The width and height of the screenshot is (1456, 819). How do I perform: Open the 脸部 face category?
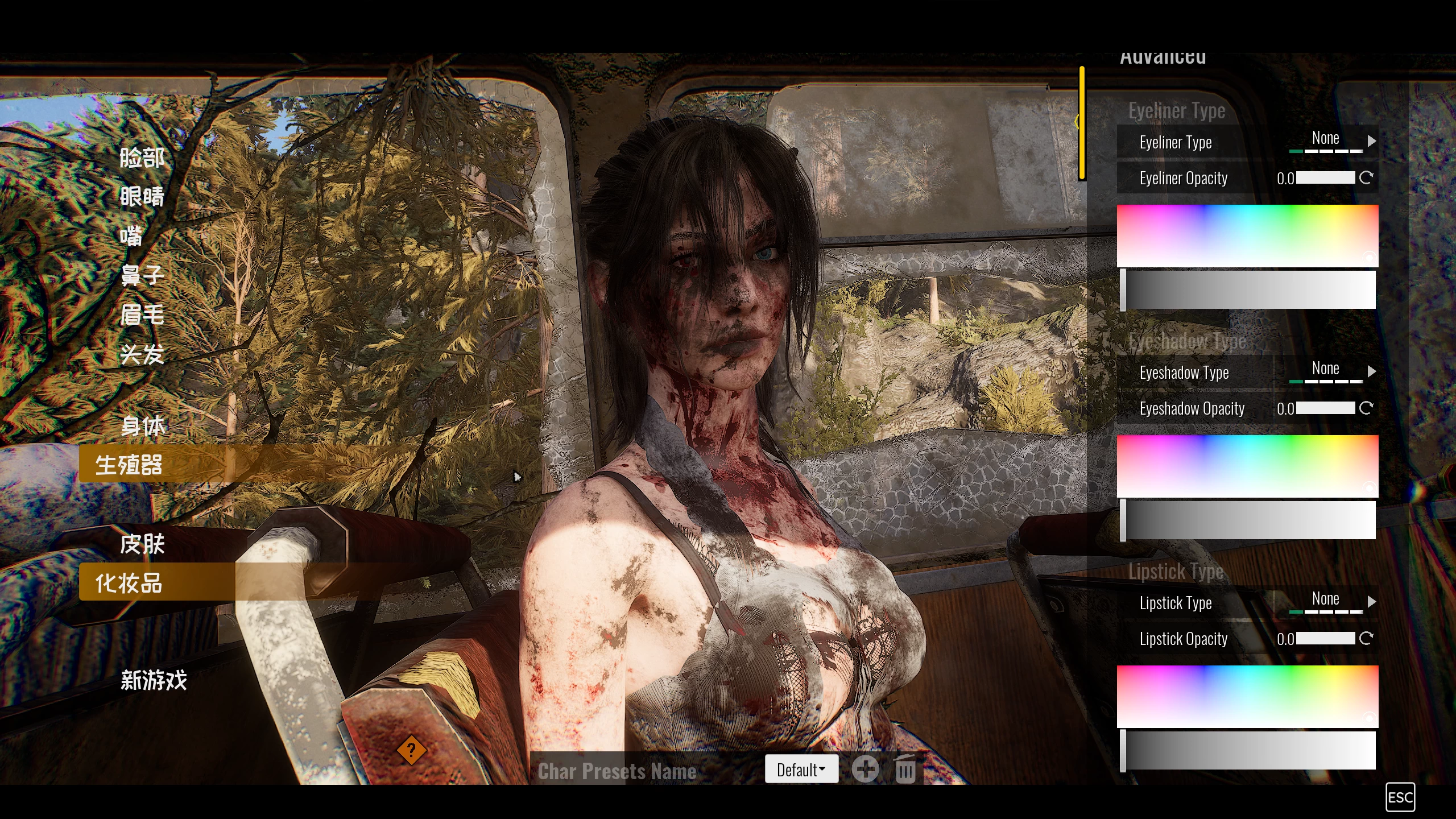pyautogui.click(x=142, y=158)
